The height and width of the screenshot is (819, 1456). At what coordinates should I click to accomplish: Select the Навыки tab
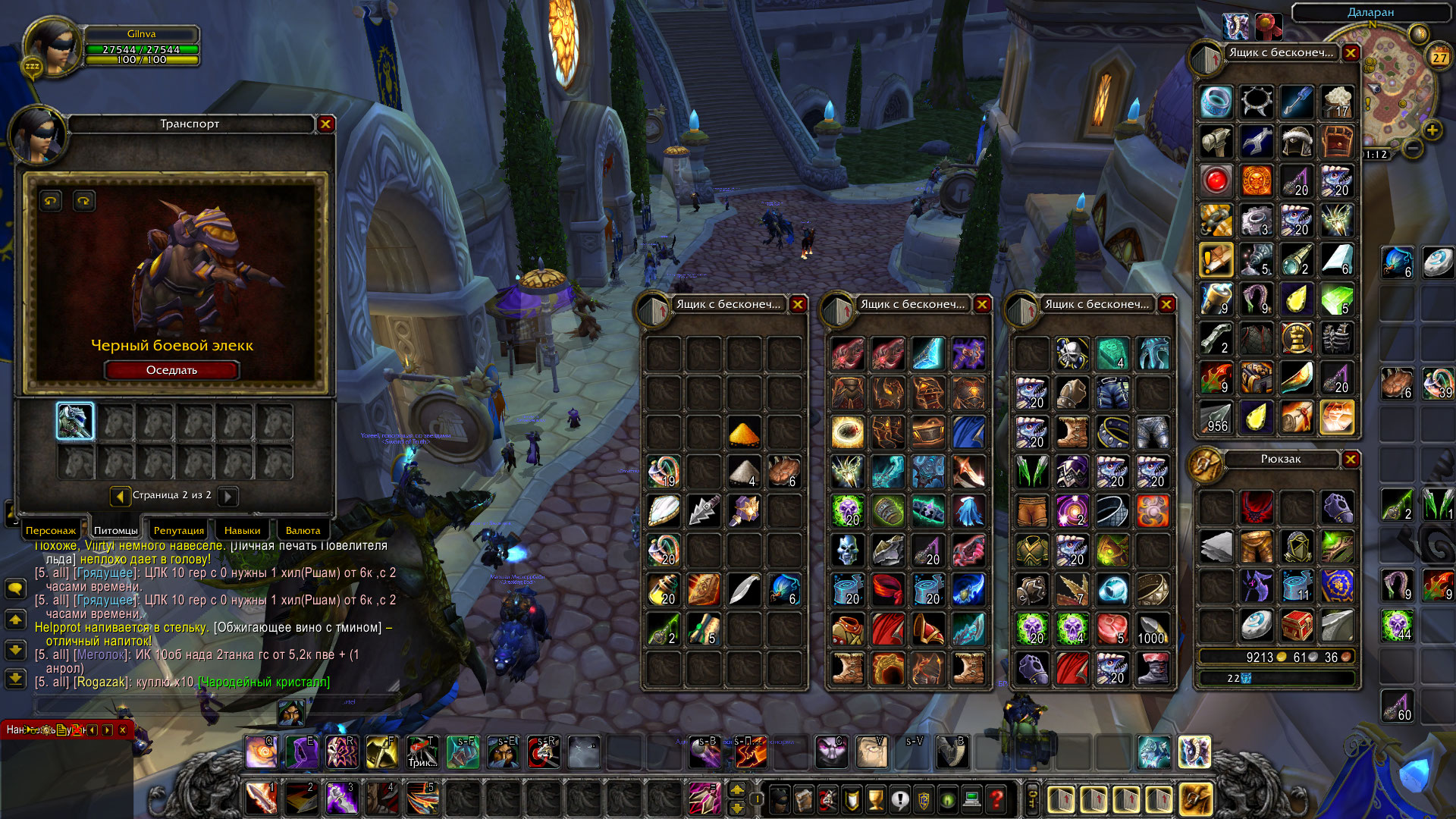(x=242, y=530)
